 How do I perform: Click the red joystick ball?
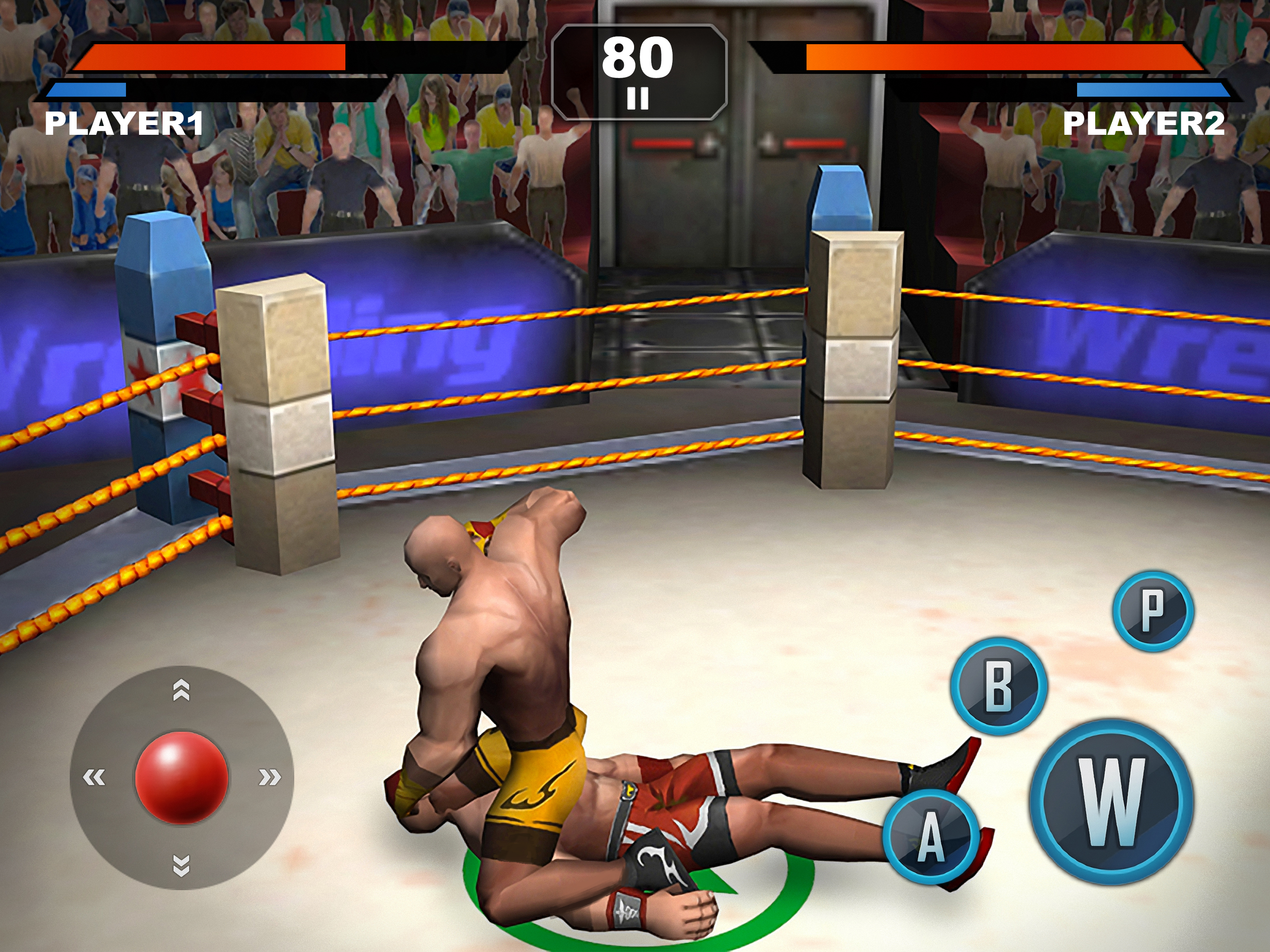[x=181, y=777]
